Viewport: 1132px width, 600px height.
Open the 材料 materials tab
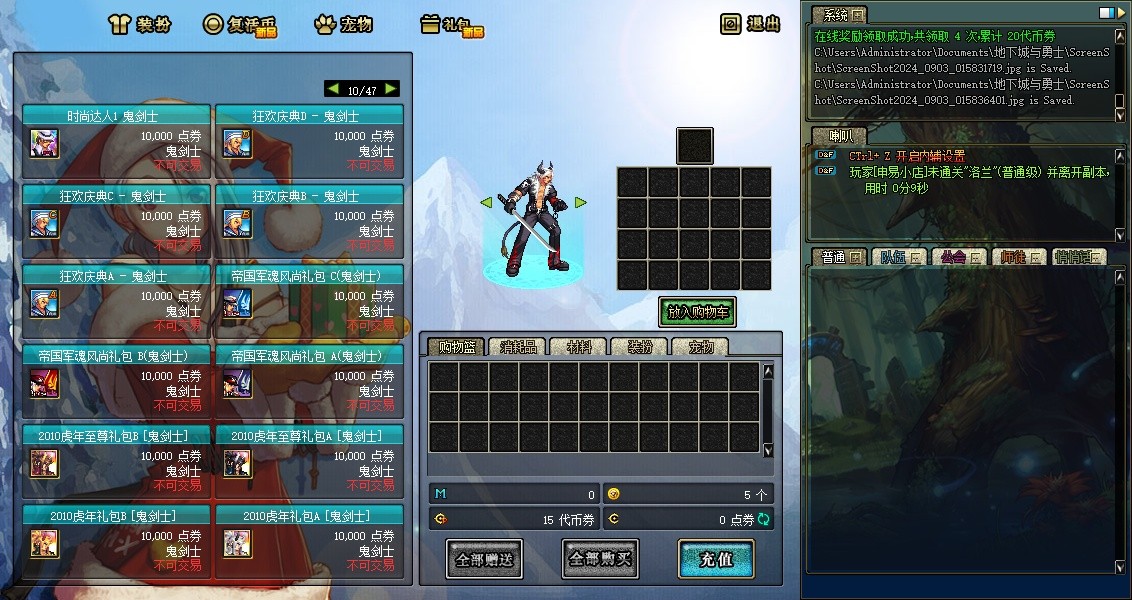click(x=578, y=347)
